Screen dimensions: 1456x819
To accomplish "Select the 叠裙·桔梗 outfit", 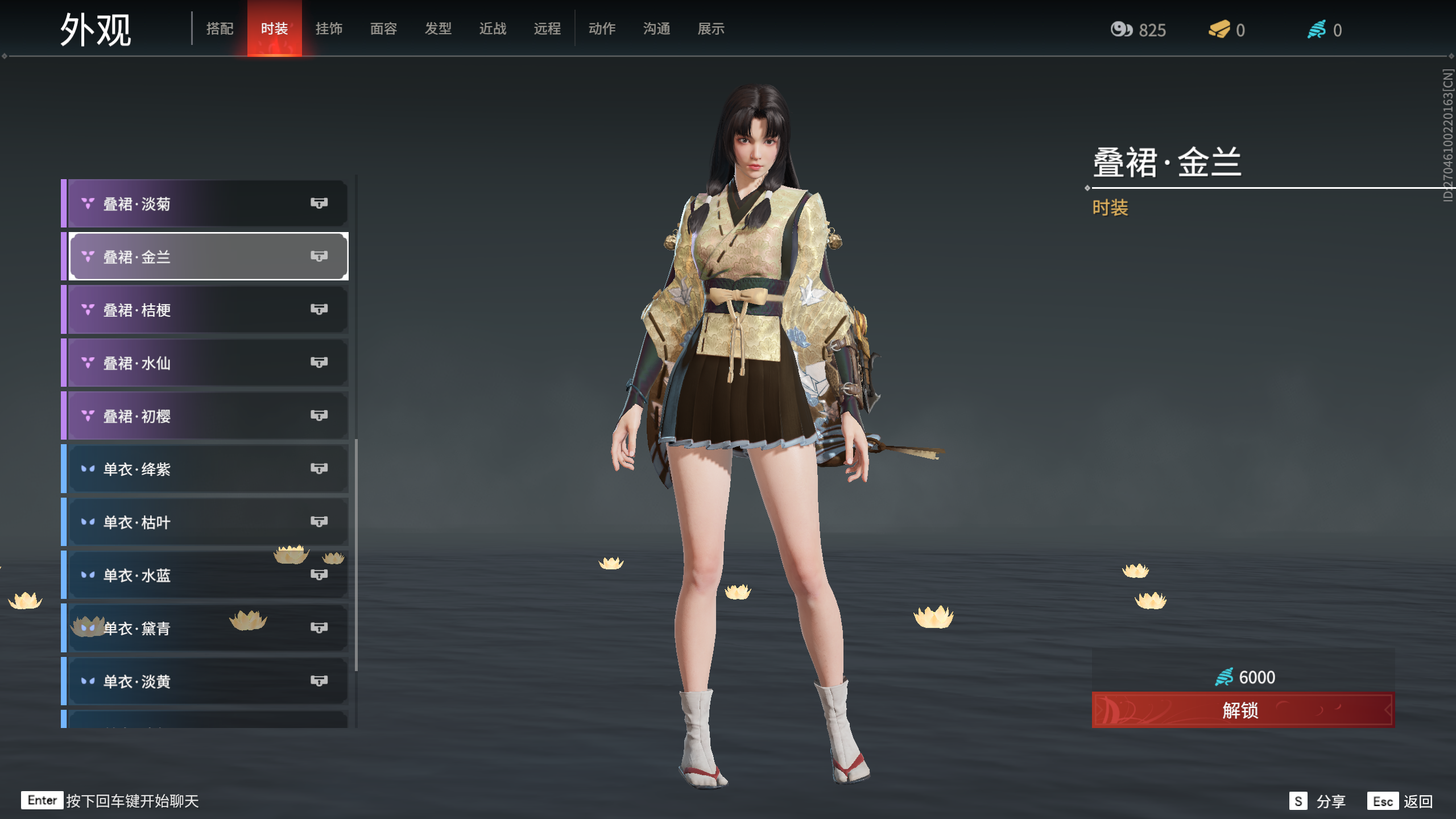I will (205, 309).
